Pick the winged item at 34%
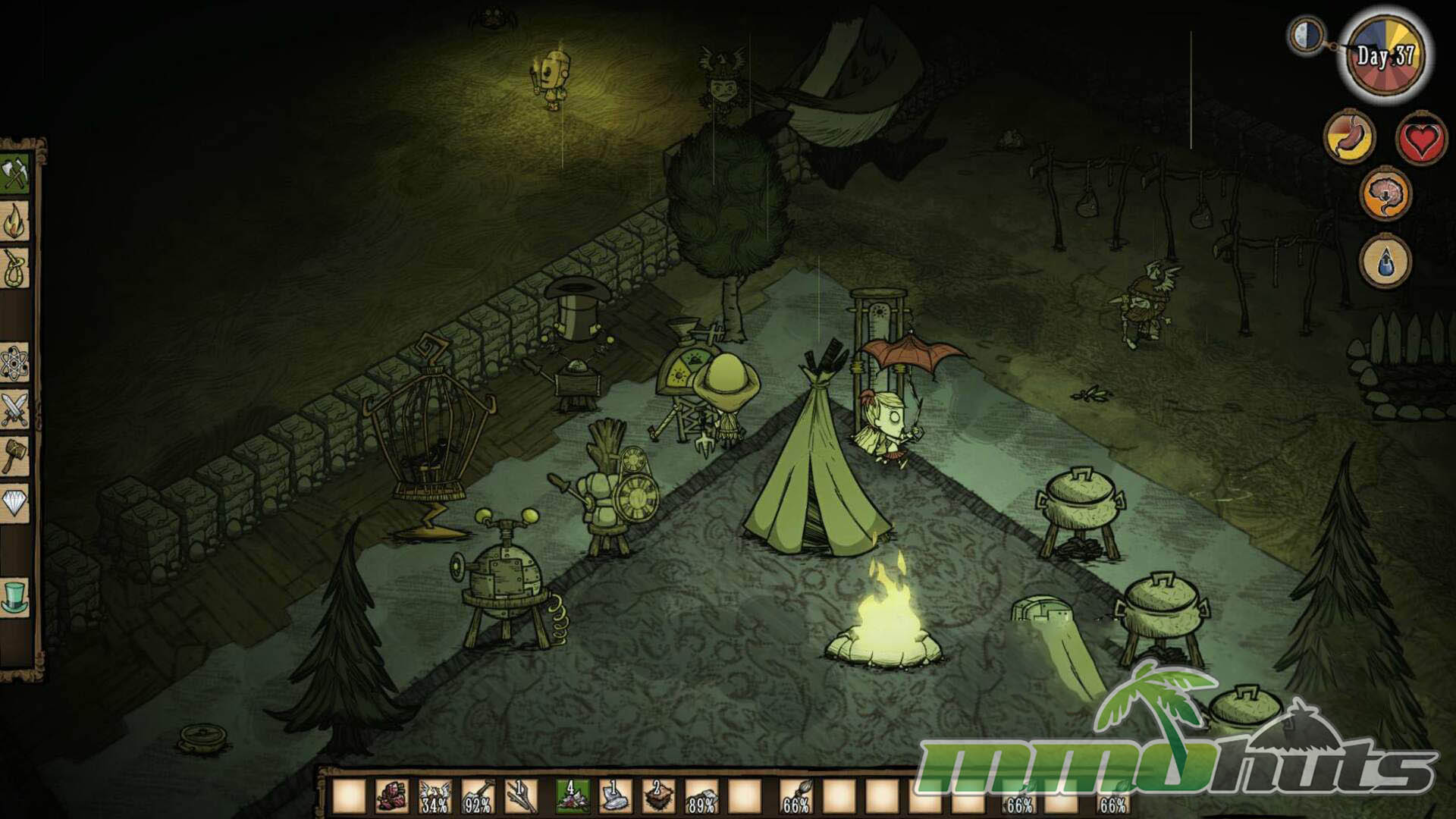The image size is (1456, 819). point(435,797)
